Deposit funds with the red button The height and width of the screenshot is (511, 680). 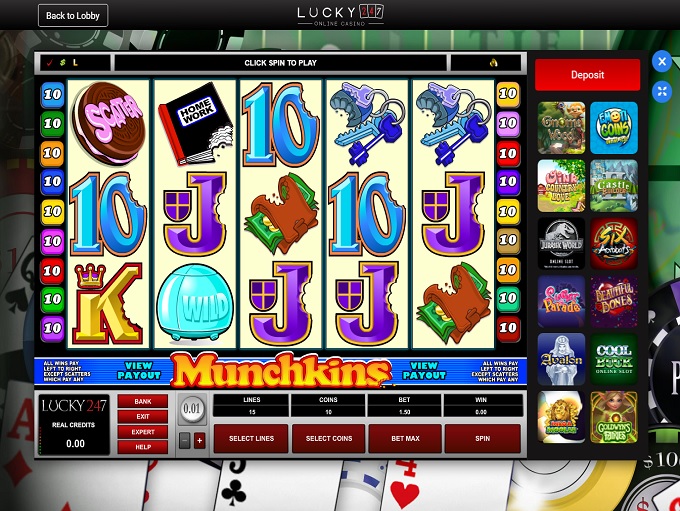[587, 75]
